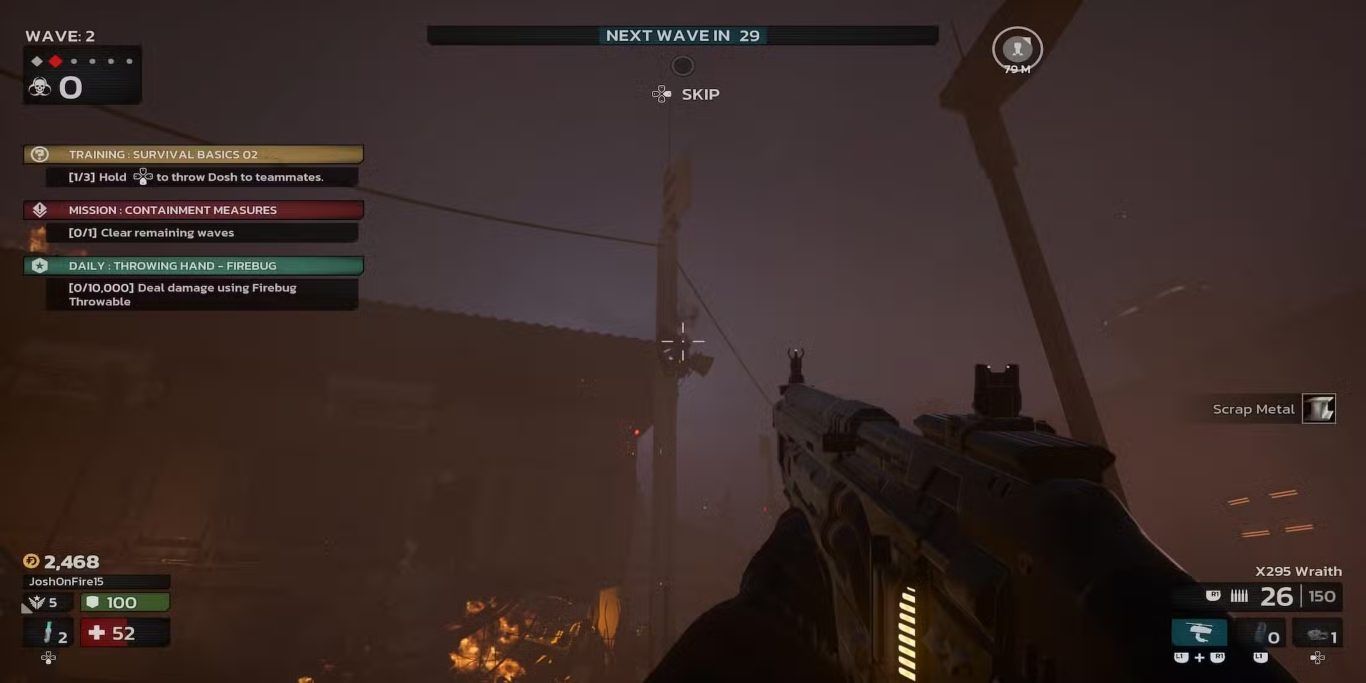Viewport: 1366px width, 683px height.
Task: Select the Training: Survival Basics 02 objective
Action: (x=193, y=154)
